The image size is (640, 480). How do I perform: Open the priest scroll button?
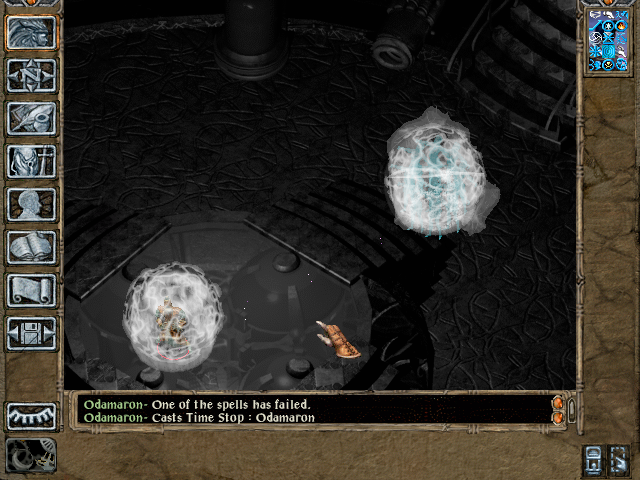[x=31, y=290]
